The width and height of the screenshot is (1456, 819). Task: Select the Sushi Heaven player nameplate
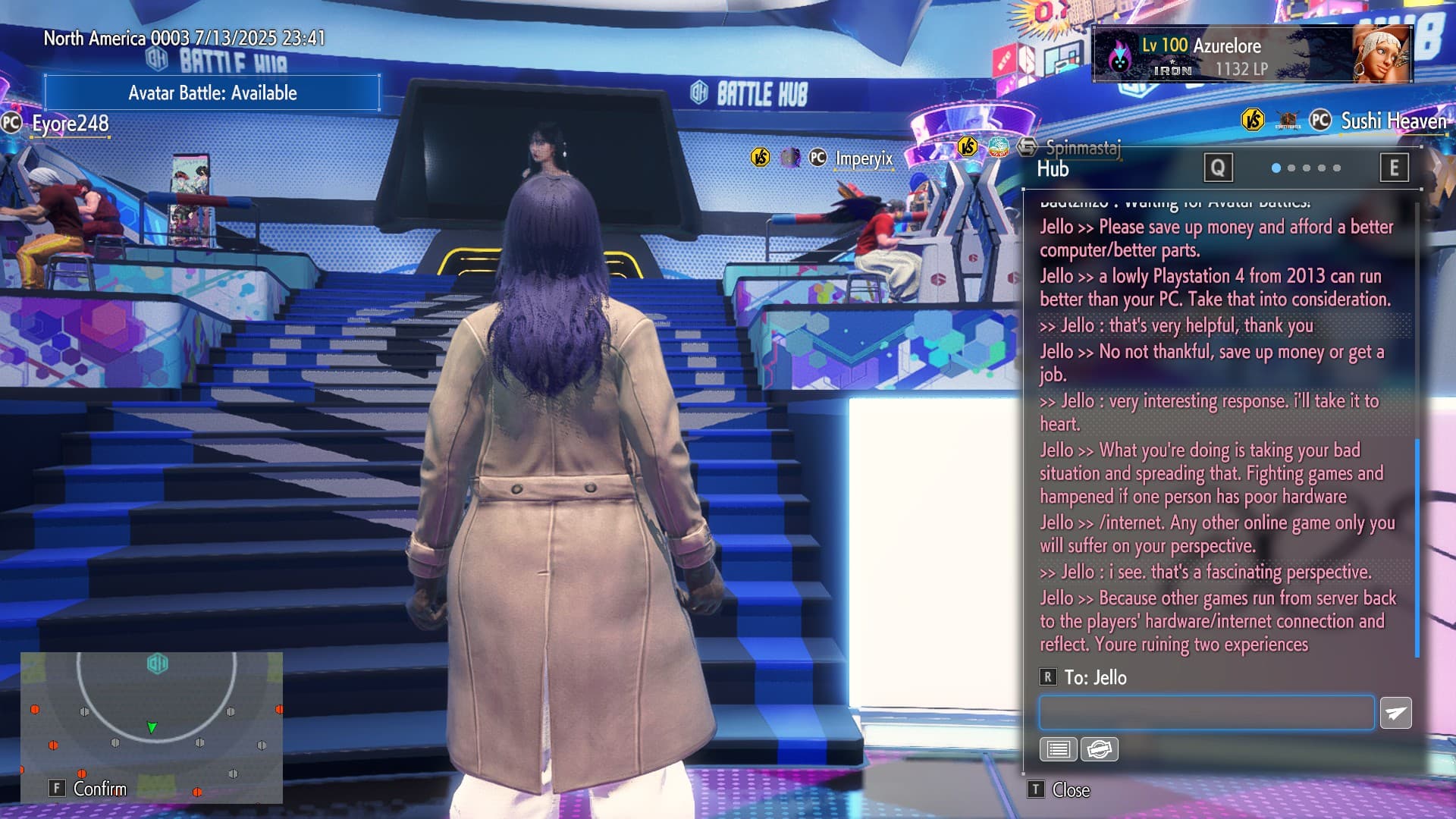tap(1393, 121)
